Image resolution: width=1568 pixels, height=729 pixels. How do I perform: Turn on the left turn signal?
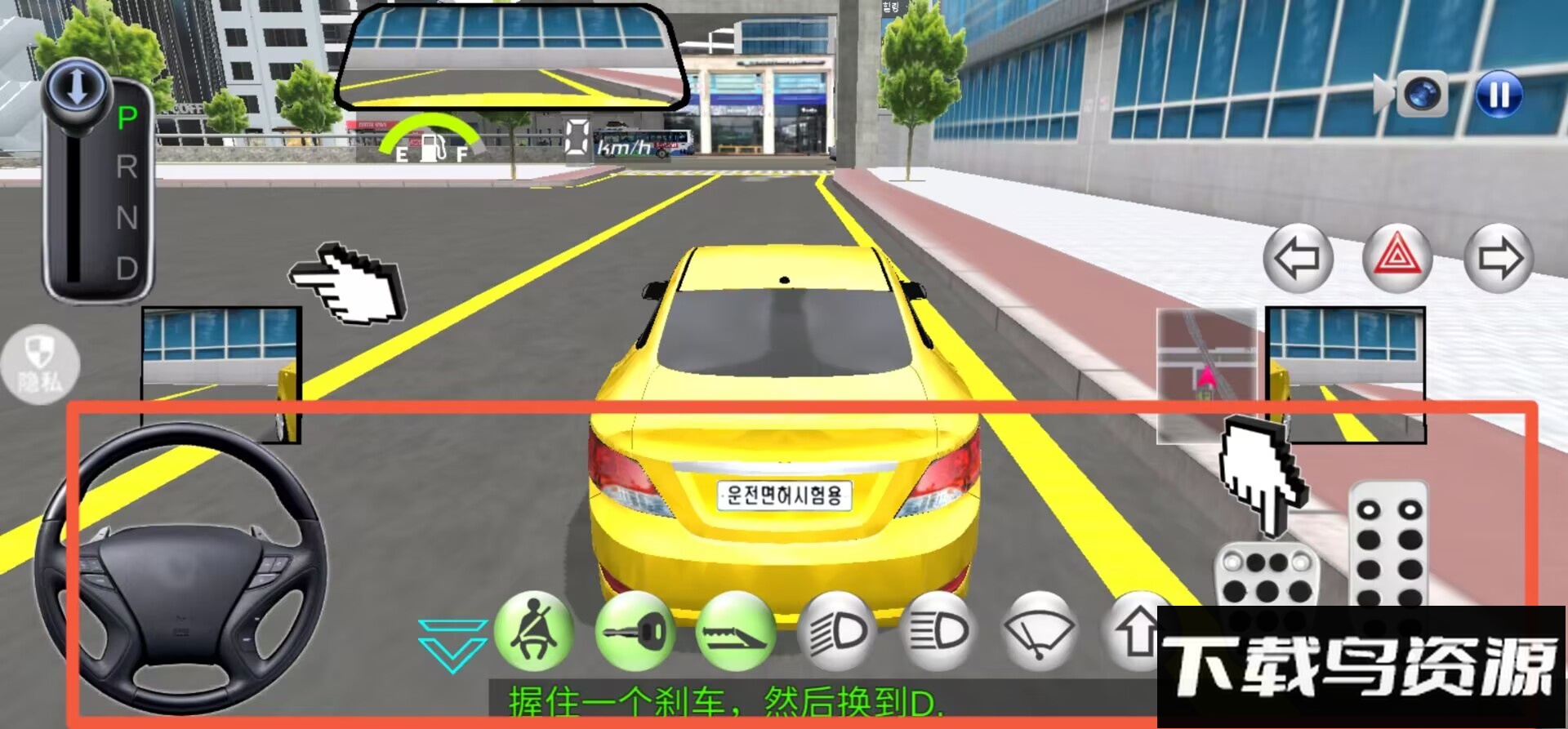pyautogui.click(x=1298, y=258)
